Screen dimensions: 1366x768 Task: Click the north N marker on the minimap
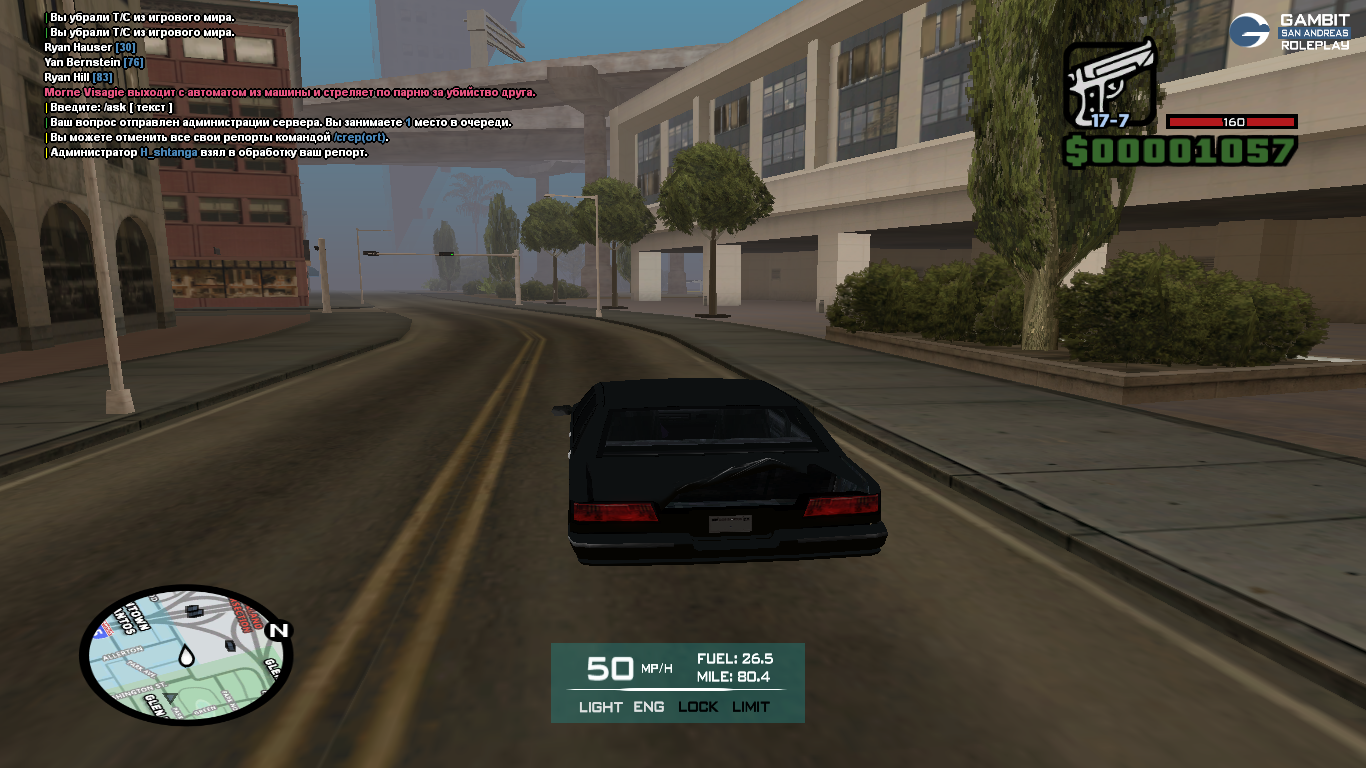coord(278,630)
